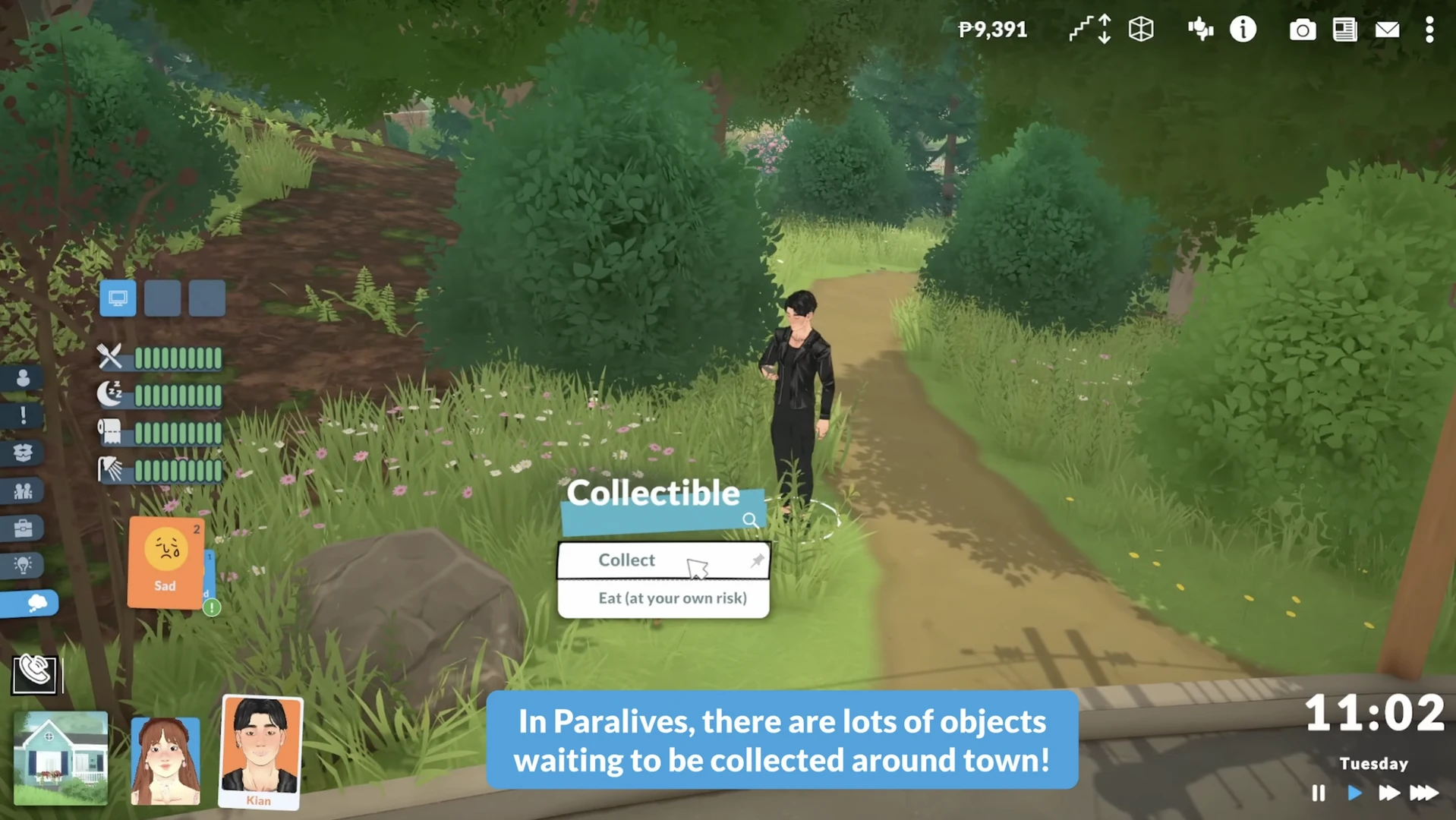Set the game to normal play speed
The image size is (1456, 820).
pyautogui.click(x=1354, y=793)
